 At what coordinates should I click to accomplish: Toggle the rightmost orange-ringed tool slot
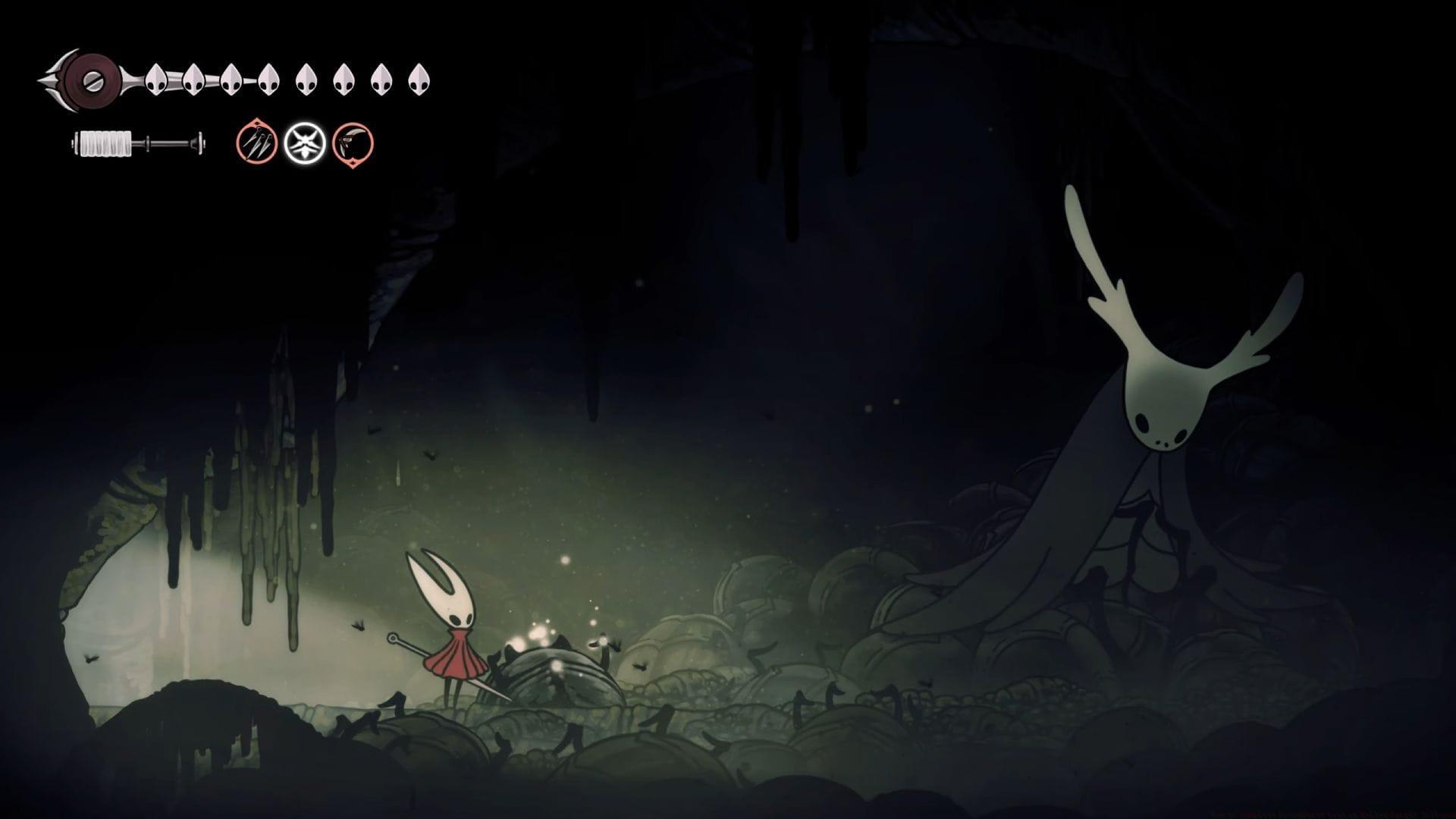pos(352,144)
